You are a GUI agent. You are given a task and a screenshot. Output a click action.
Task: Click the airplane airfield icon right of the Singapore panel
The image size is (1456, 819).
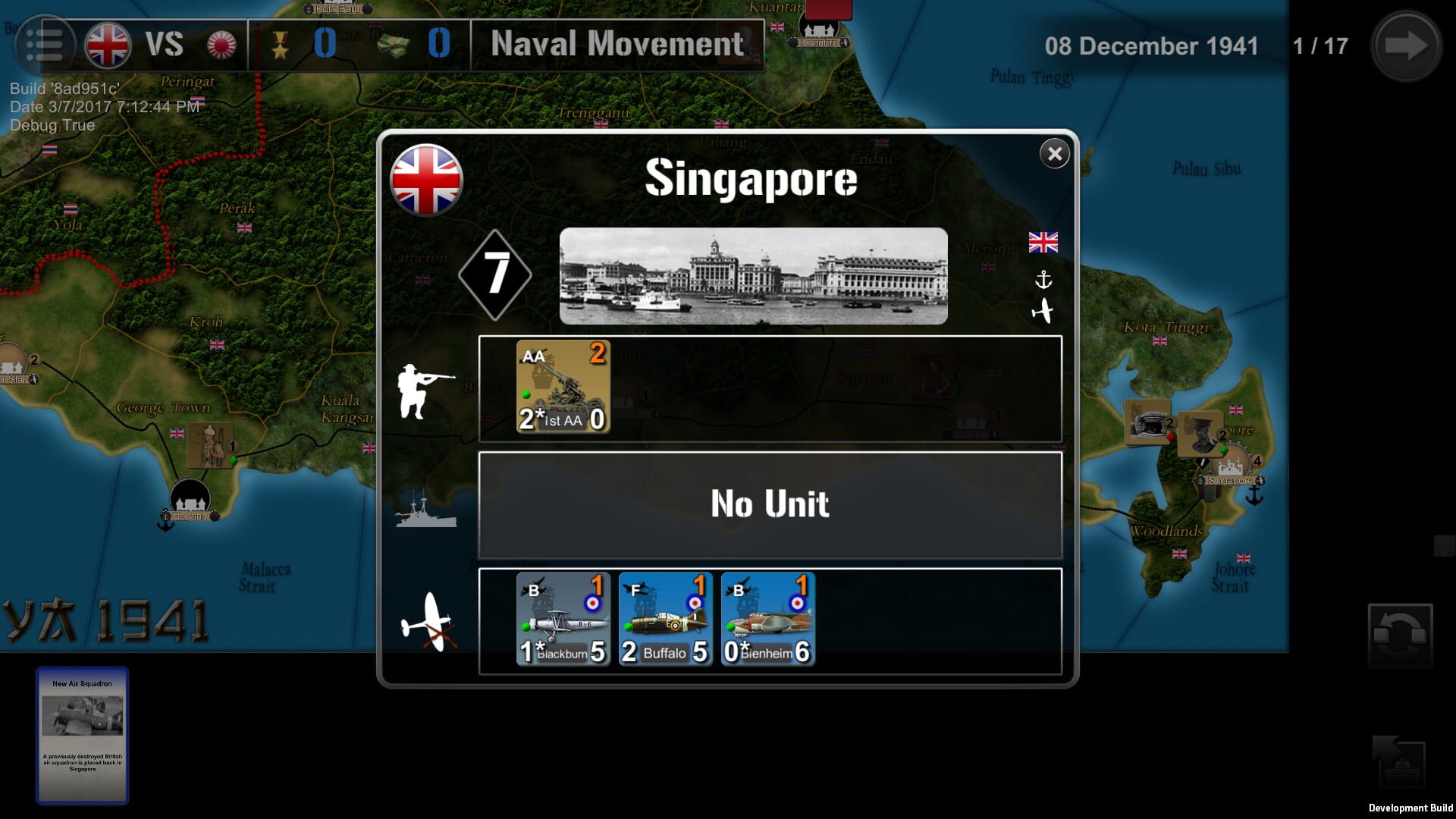tap(1044, 311)
